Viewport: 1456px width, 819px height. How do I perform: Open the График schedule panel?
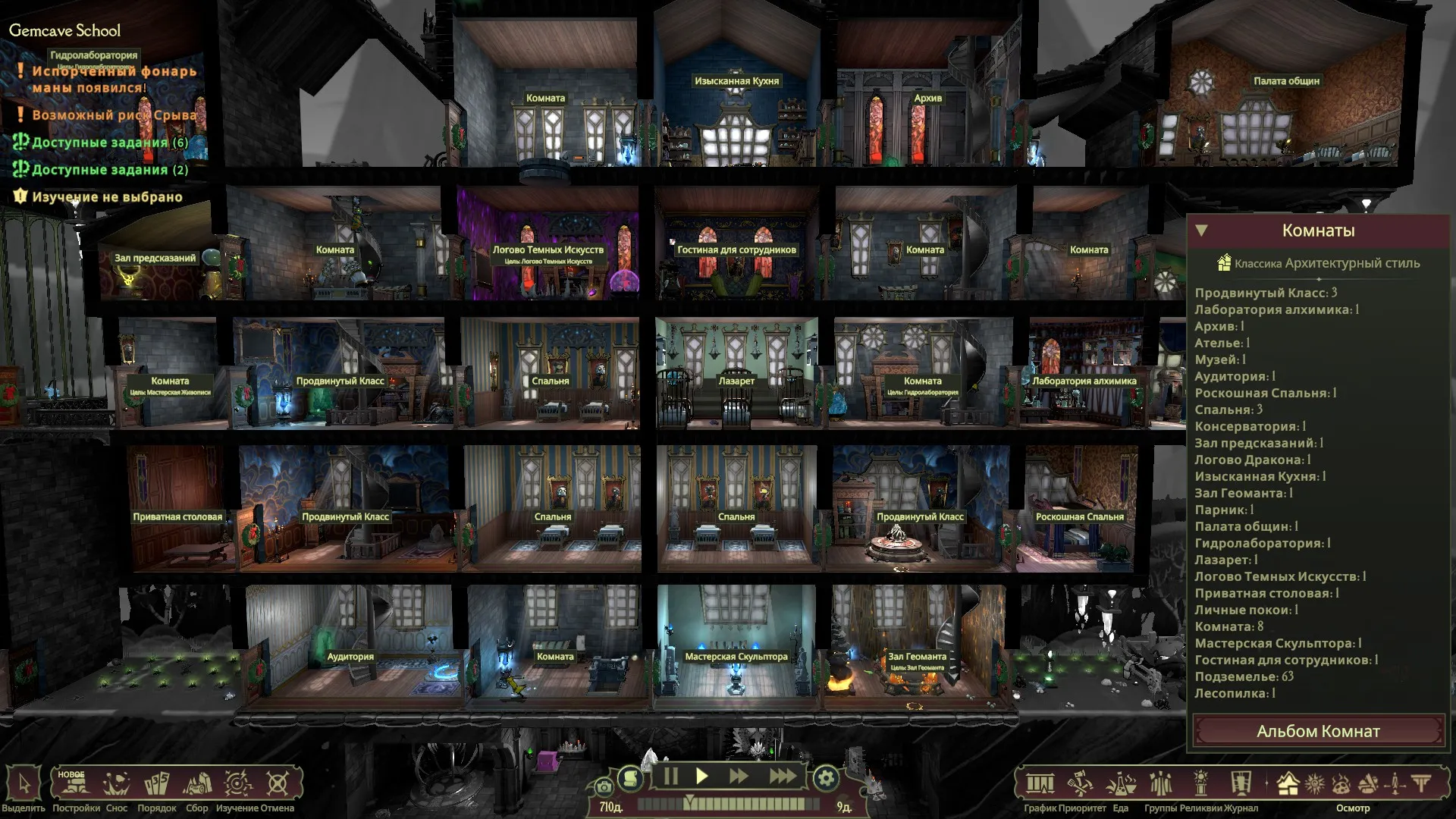[x=1040, y=784]
